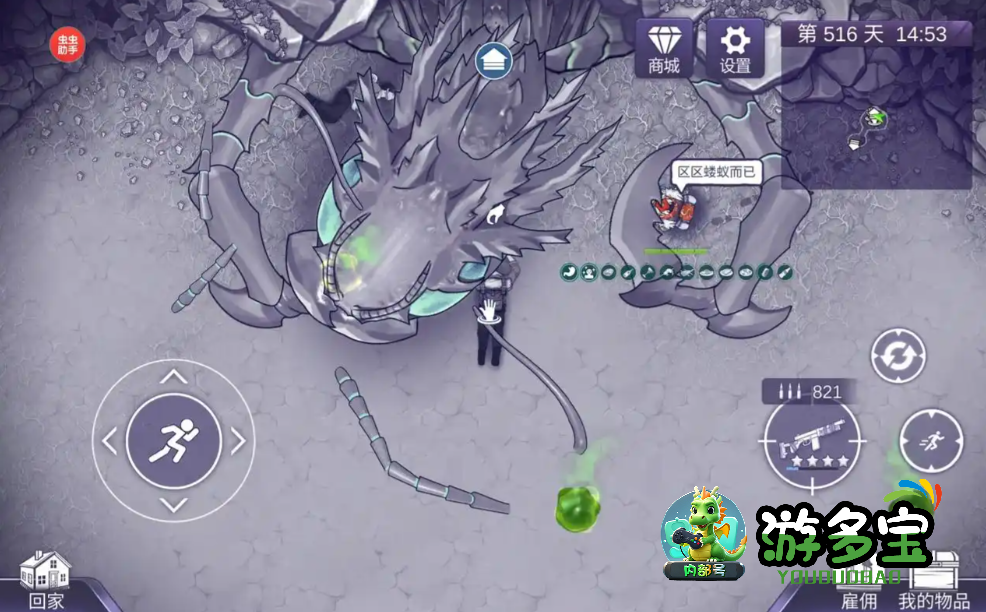Tap the blue home marker icon
This screenshot has width=986, height=612.
[x=494, y=61]
